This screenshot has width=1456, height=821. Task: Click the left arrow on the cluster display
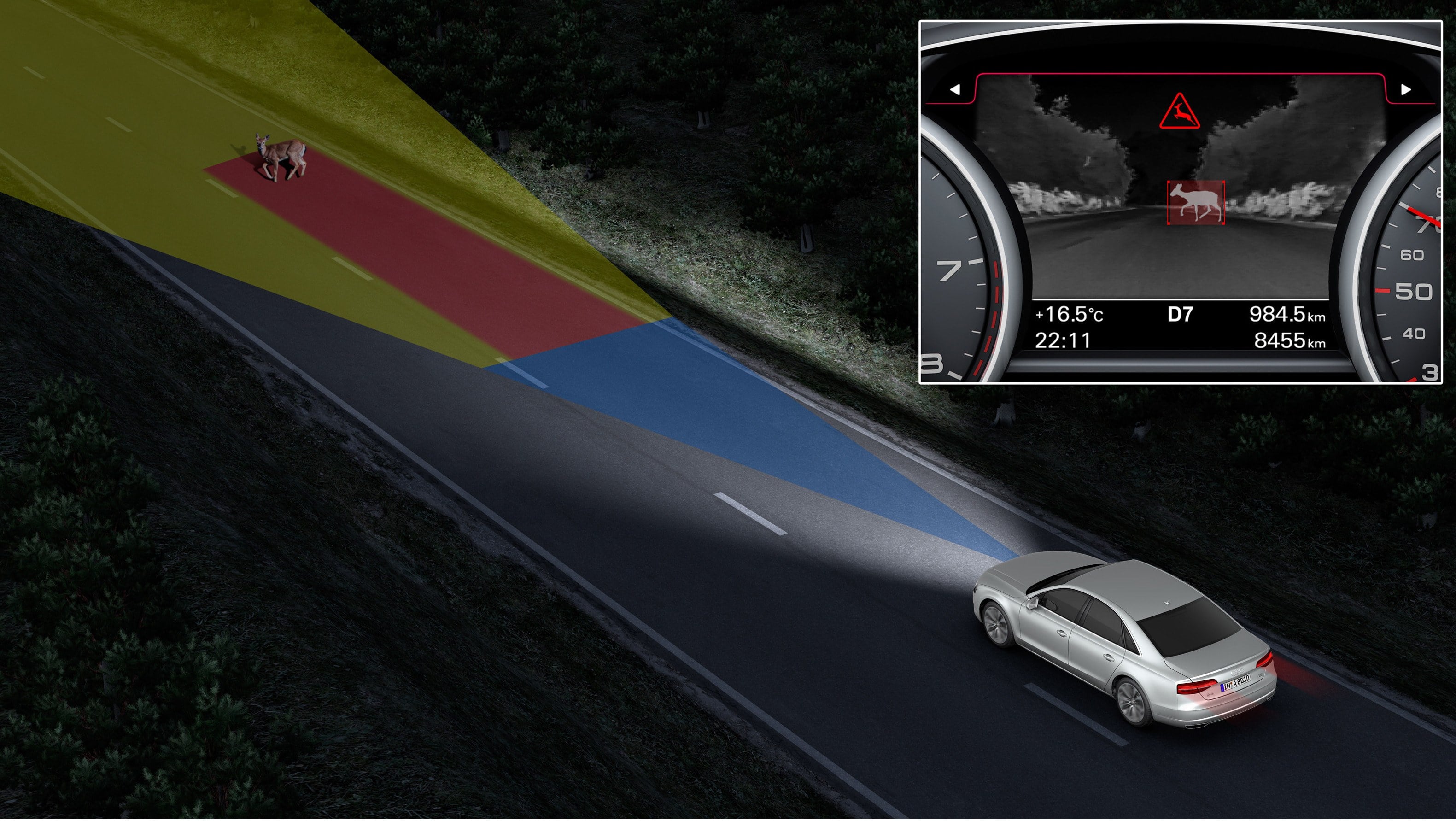click(955, 89)
